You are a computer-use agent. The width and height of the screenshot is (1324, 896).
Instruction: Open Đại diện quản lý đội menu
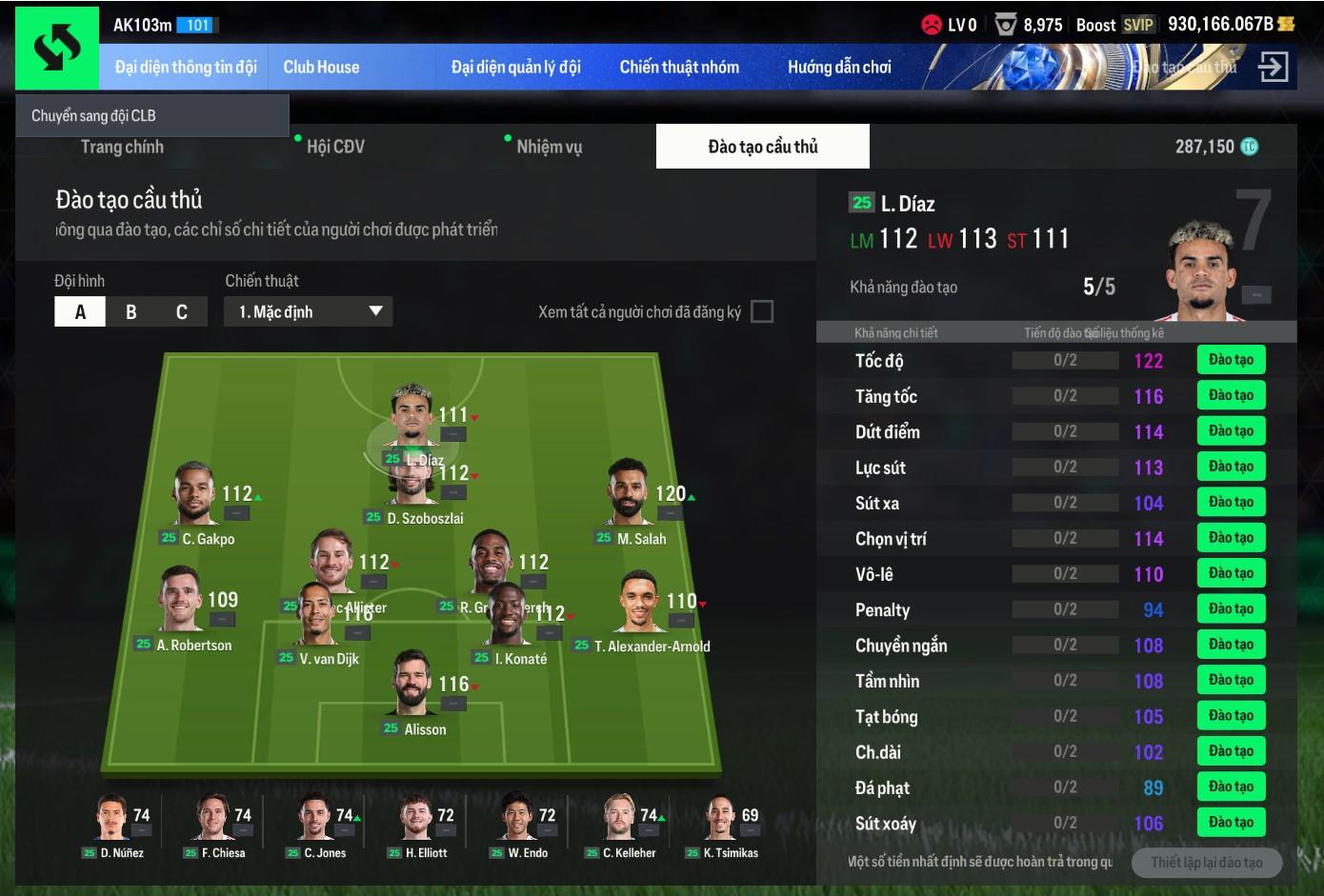515,68
